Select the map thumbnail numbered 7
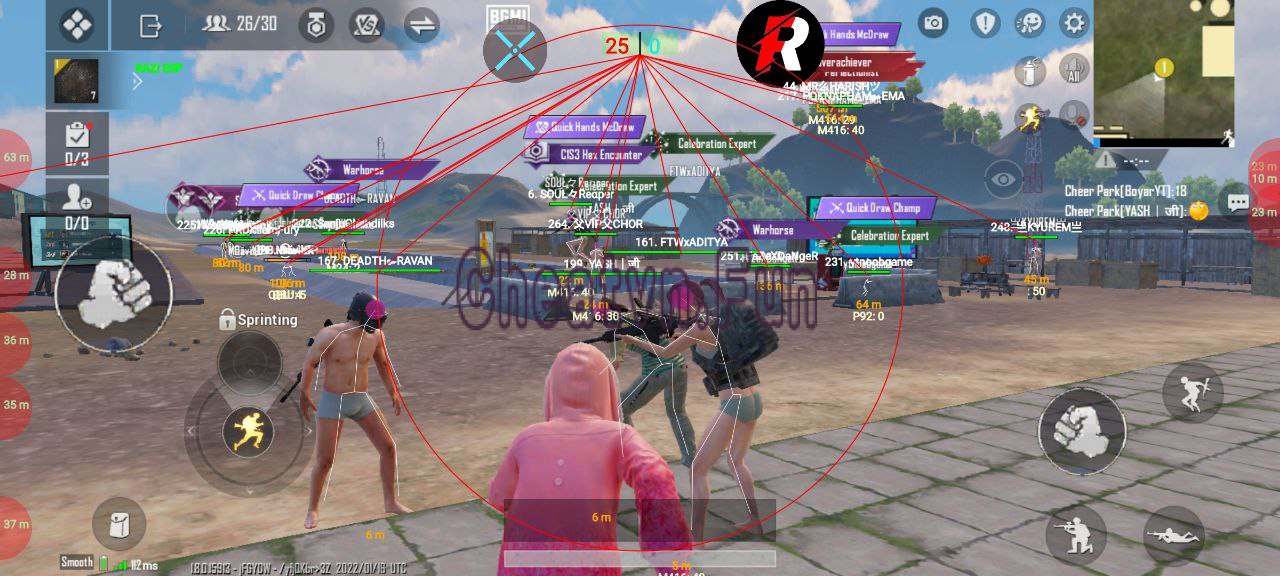This screenshot has width=1280, height=576. [x=77, y=81]
